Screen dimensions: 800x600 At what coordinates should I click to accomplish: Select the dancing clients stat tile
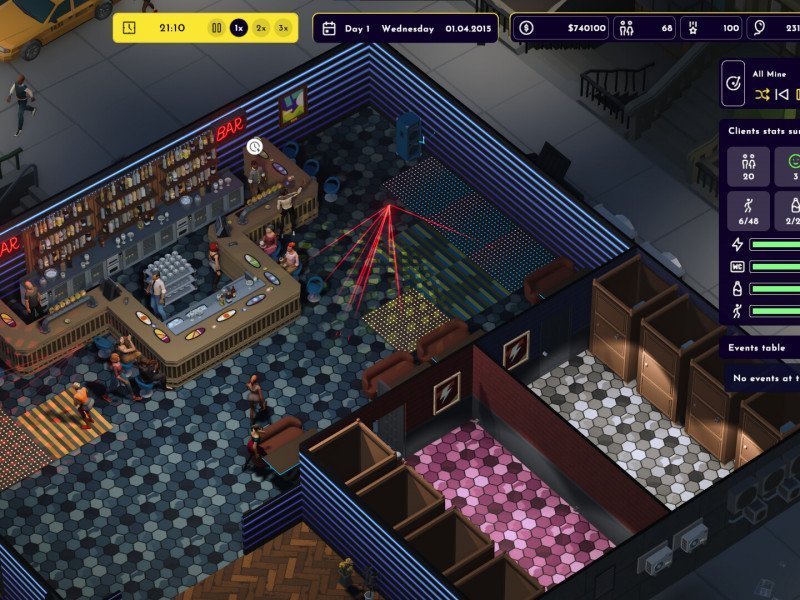748,212
